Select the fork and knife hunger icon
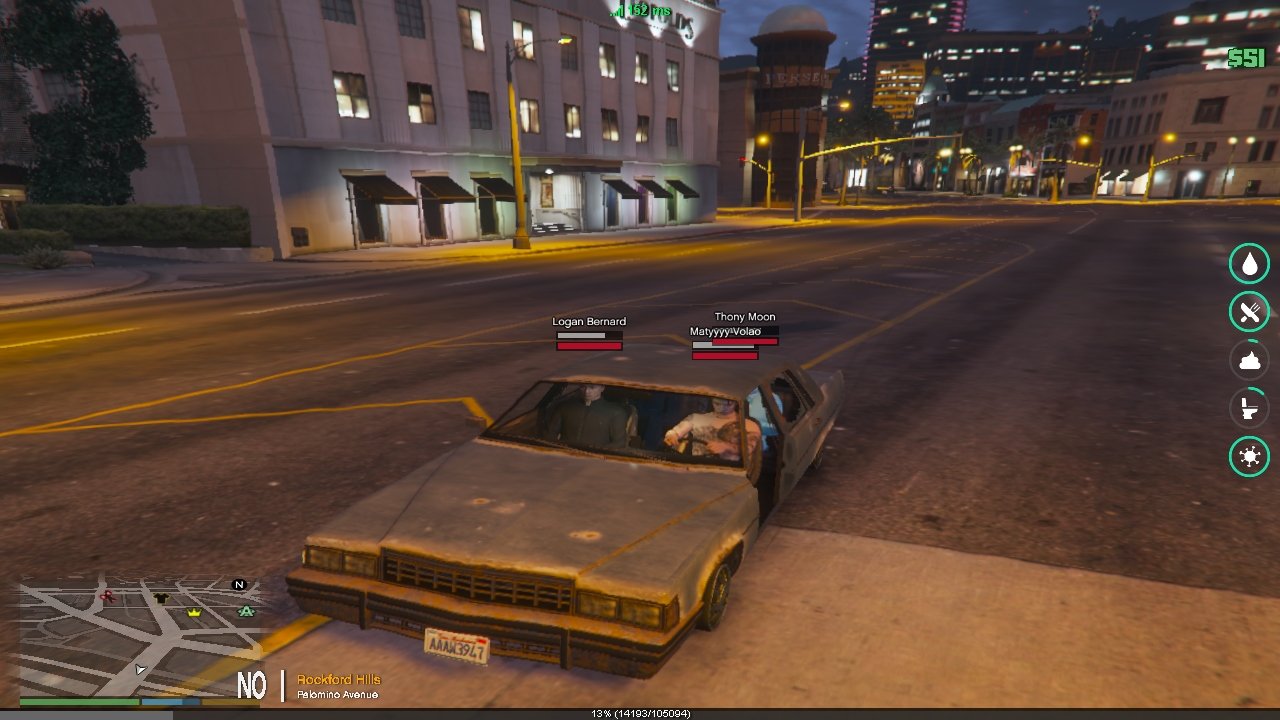Screen dimensions: 1280x720 (1249, 312)
